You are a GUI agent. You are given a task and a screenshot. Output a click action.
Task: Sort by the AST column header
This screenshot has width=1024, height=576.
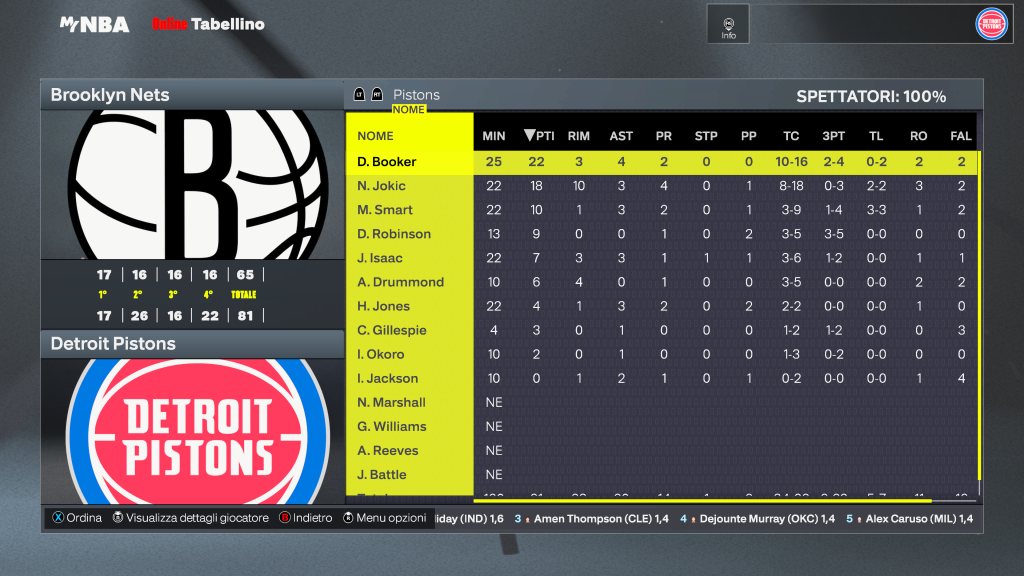coord(621,136)
